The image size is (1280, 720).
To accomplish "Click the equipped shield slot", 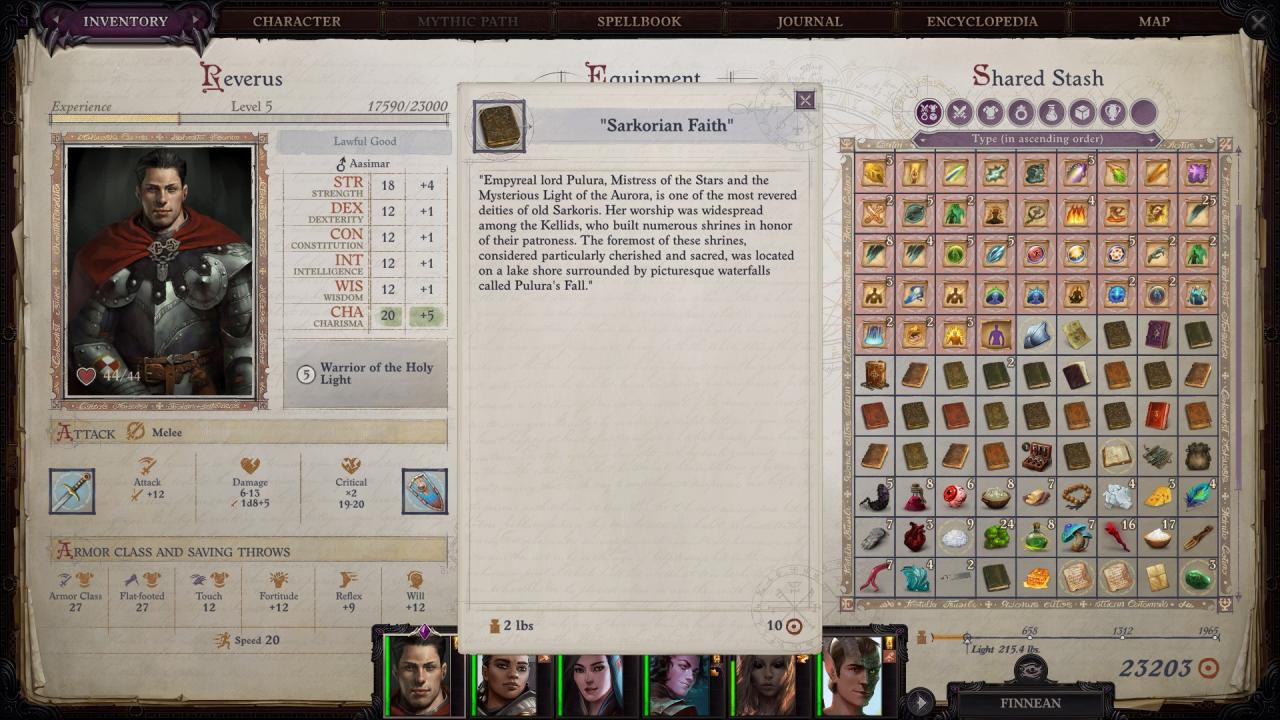I will coord(424,491).
